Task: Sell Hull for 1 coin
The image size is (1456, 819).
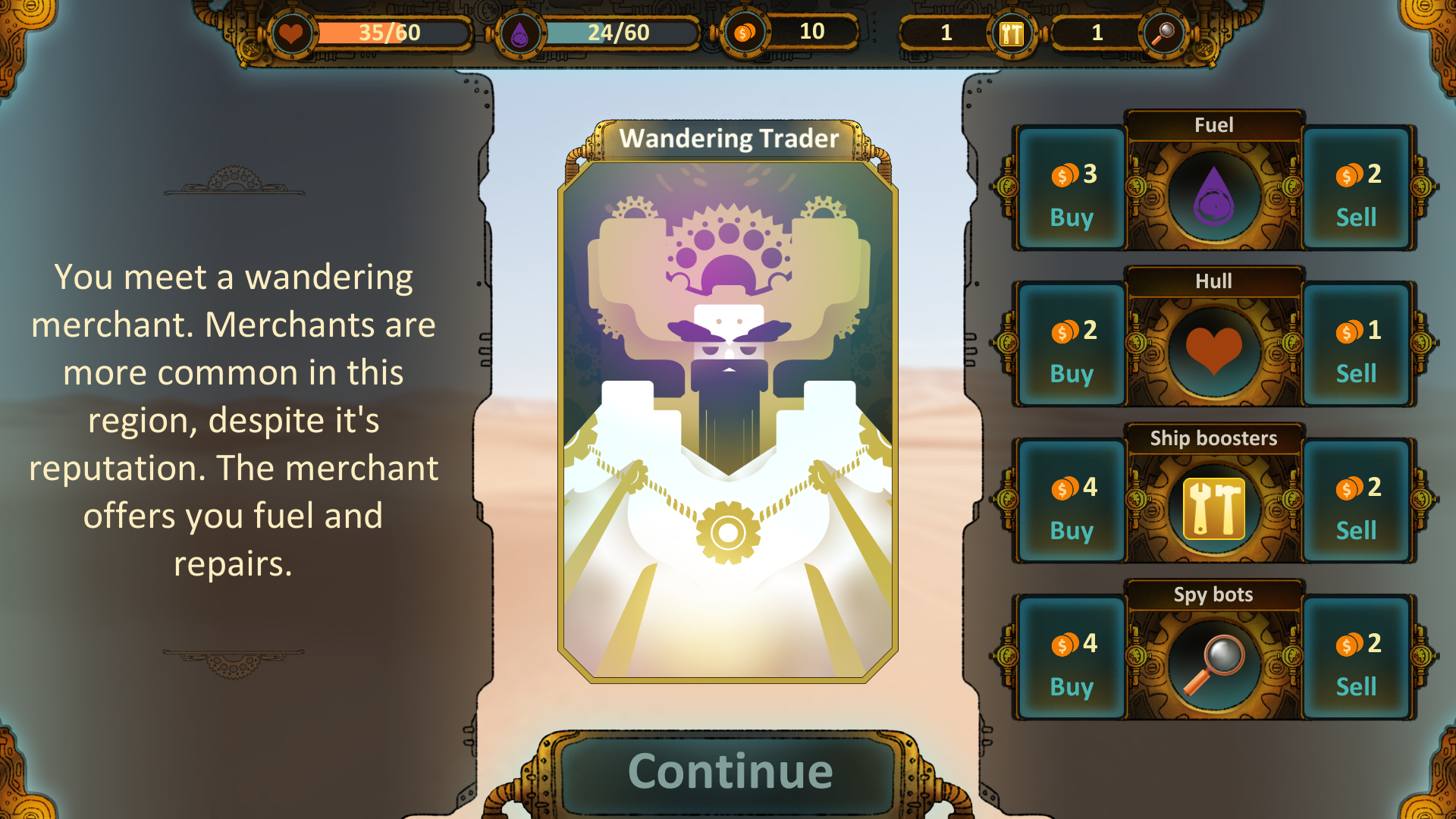Action: tap(1357, 345)
